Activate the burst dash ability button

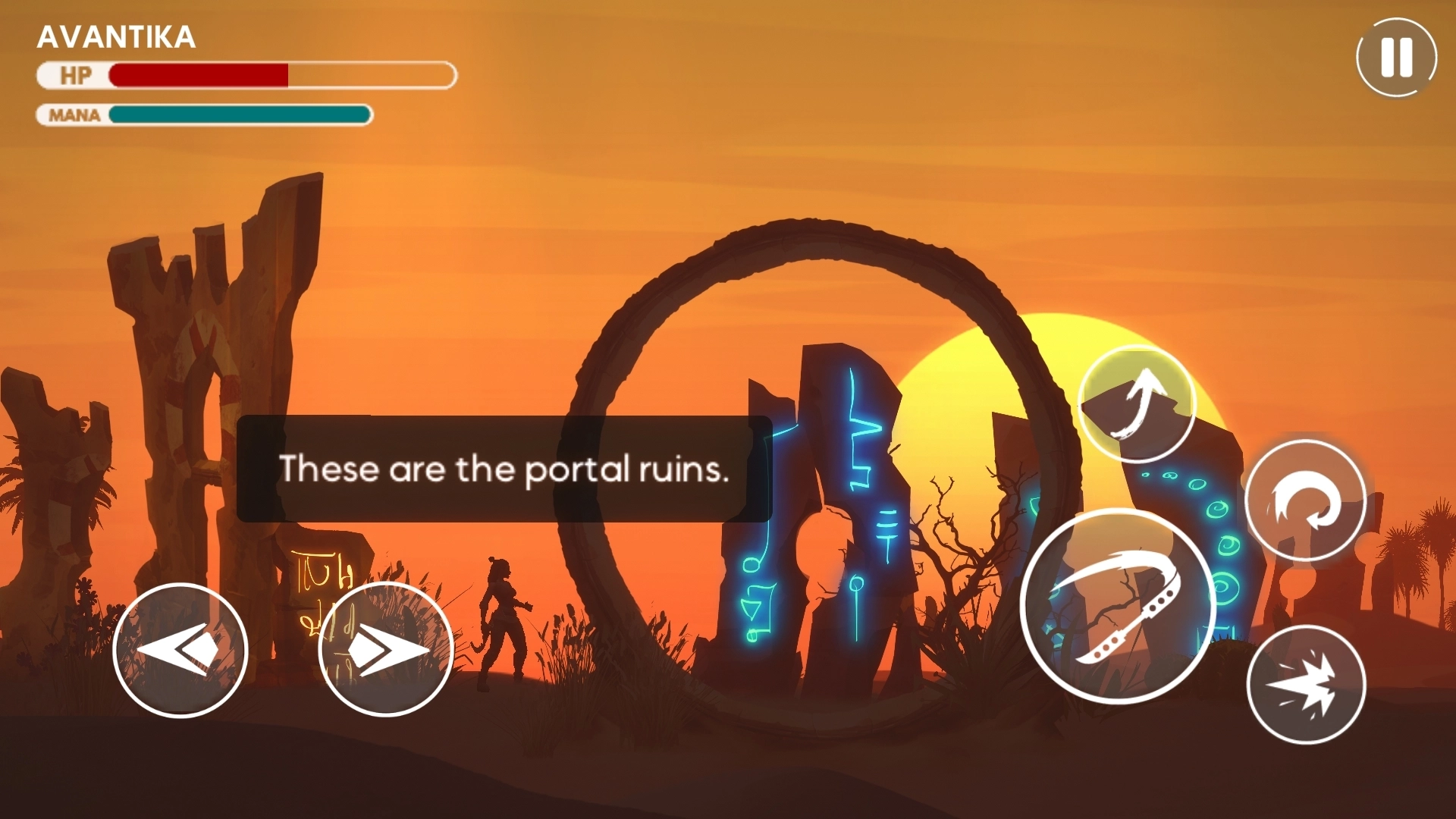[1305, 685]
